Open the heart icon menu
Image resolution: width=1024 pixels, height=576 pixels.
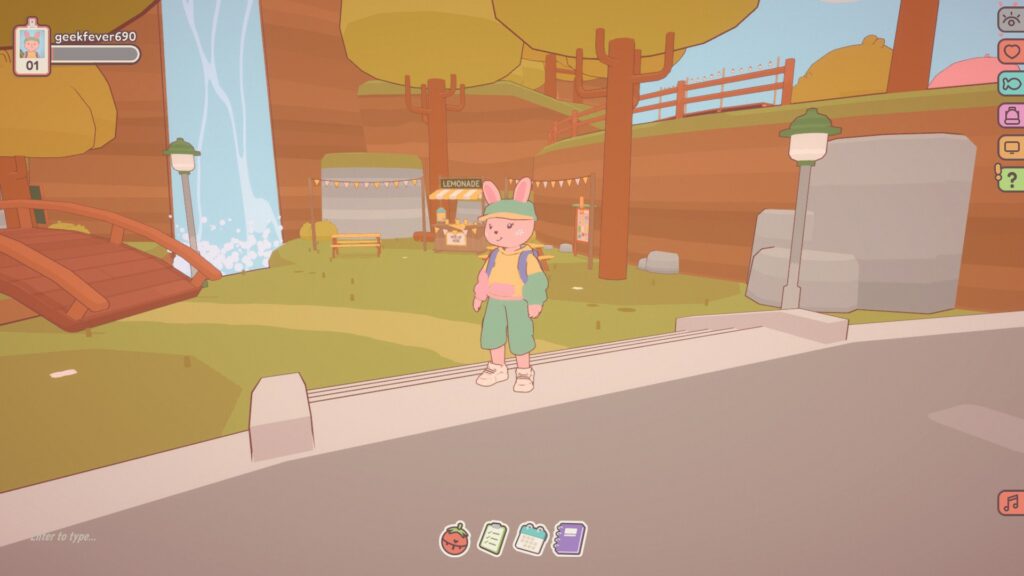[x=1011, y=51]
